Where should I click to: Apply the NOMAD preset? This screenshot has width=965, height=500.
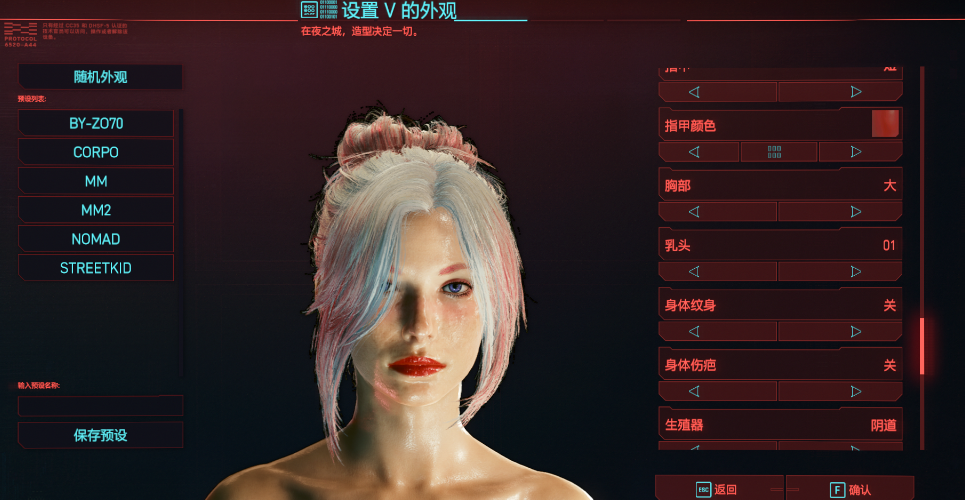coord(96,239)
